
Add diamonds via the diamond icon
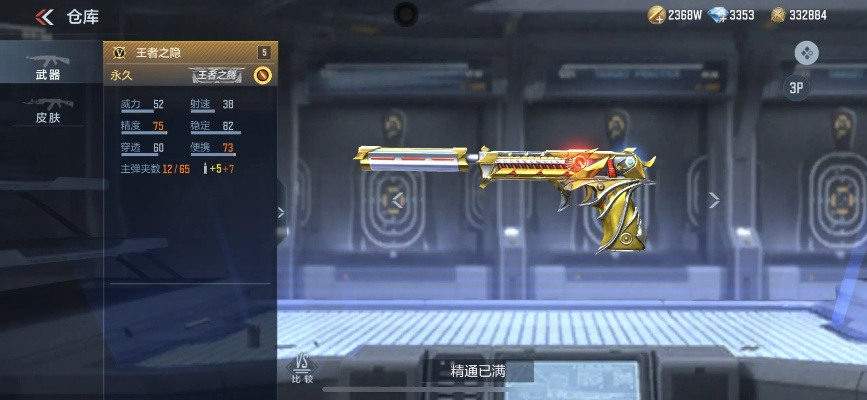pos(716,15)
